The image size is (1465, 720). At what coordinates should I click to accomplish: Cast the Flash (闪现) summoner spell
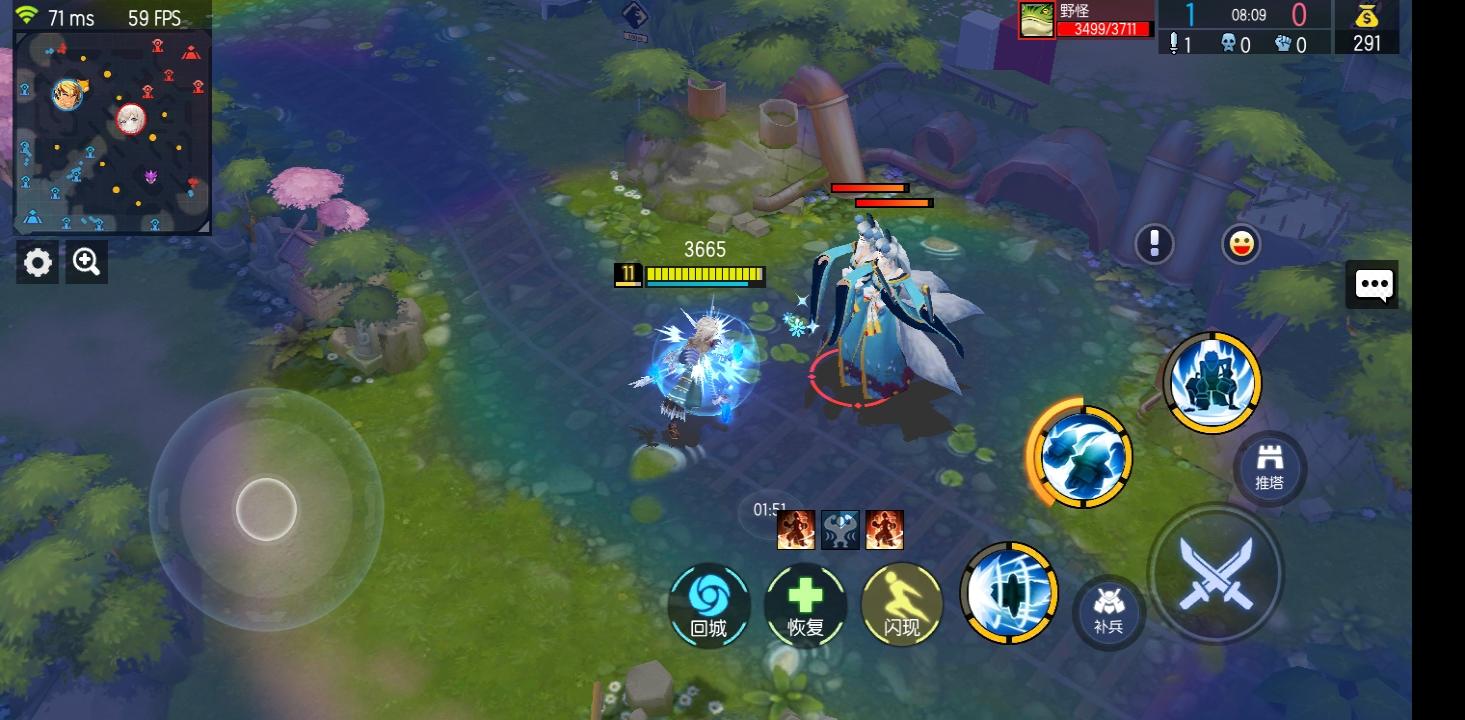pyautogui.click(x=899, y=605)
